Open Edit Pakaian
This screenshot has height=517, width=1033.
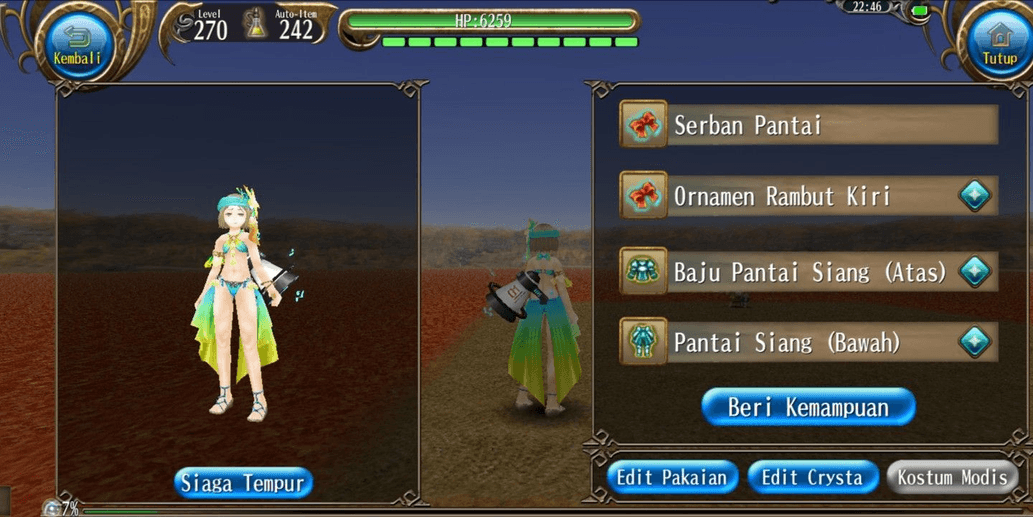[672, 477]
